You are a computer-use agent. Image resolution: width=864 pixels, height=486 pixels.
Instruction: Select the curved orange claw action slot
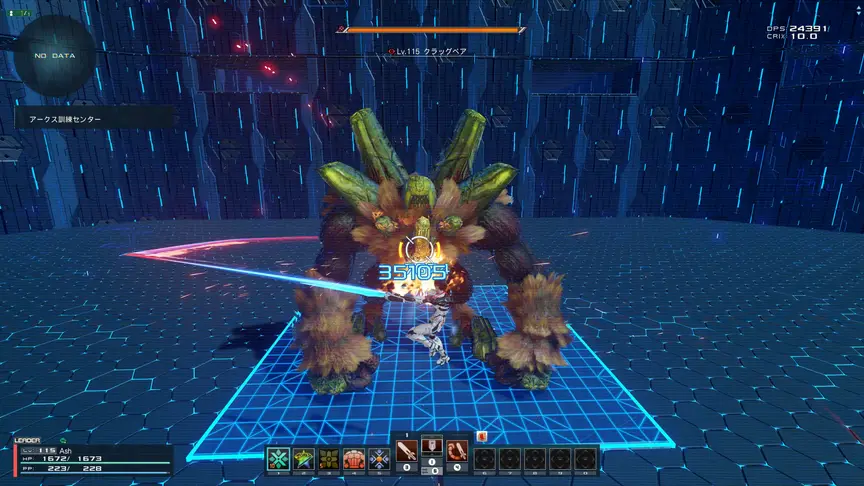[458, 452]
